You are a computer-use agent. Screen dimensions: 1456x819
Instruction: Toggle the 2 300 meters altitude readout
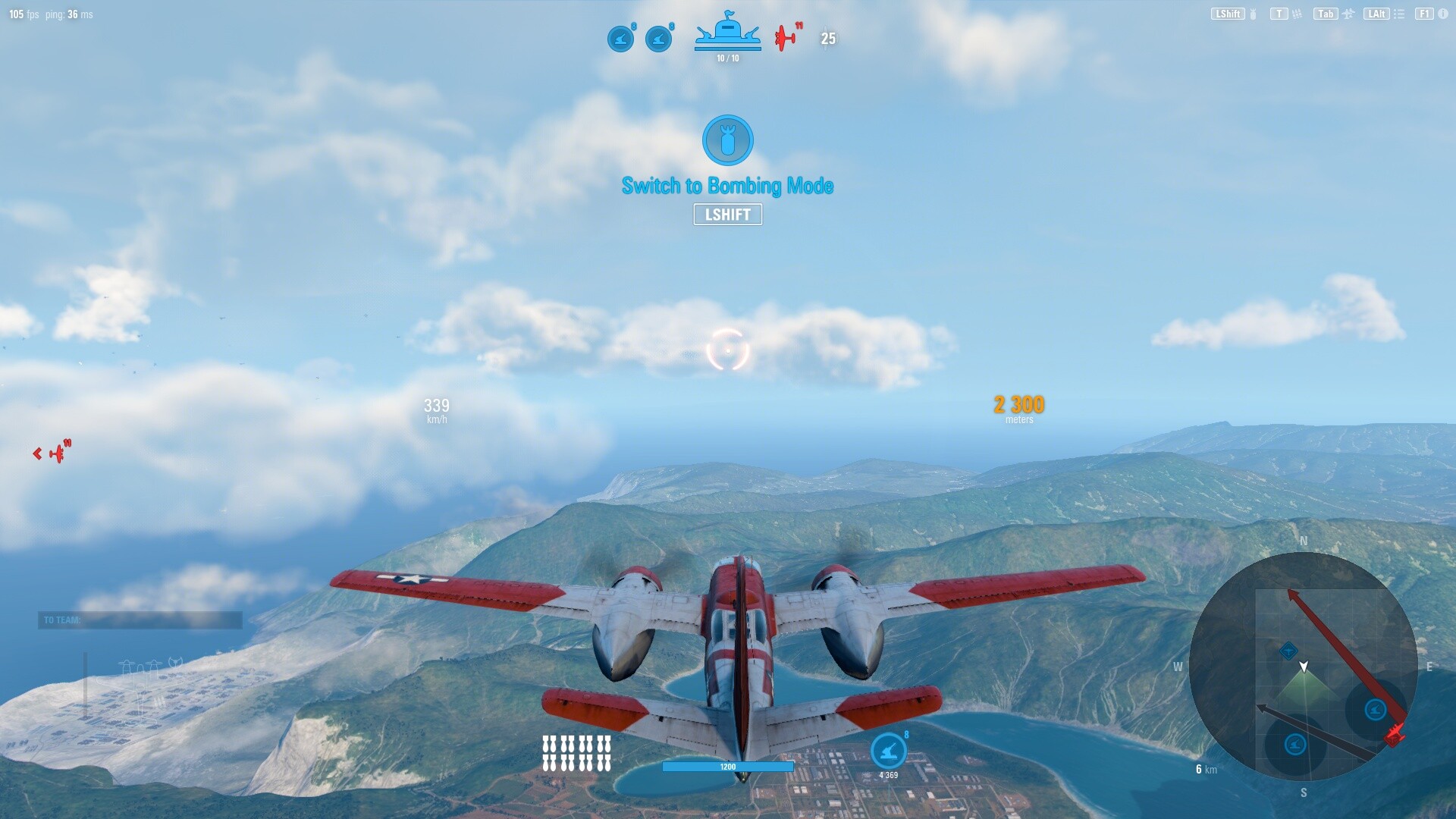[1017, 406]
